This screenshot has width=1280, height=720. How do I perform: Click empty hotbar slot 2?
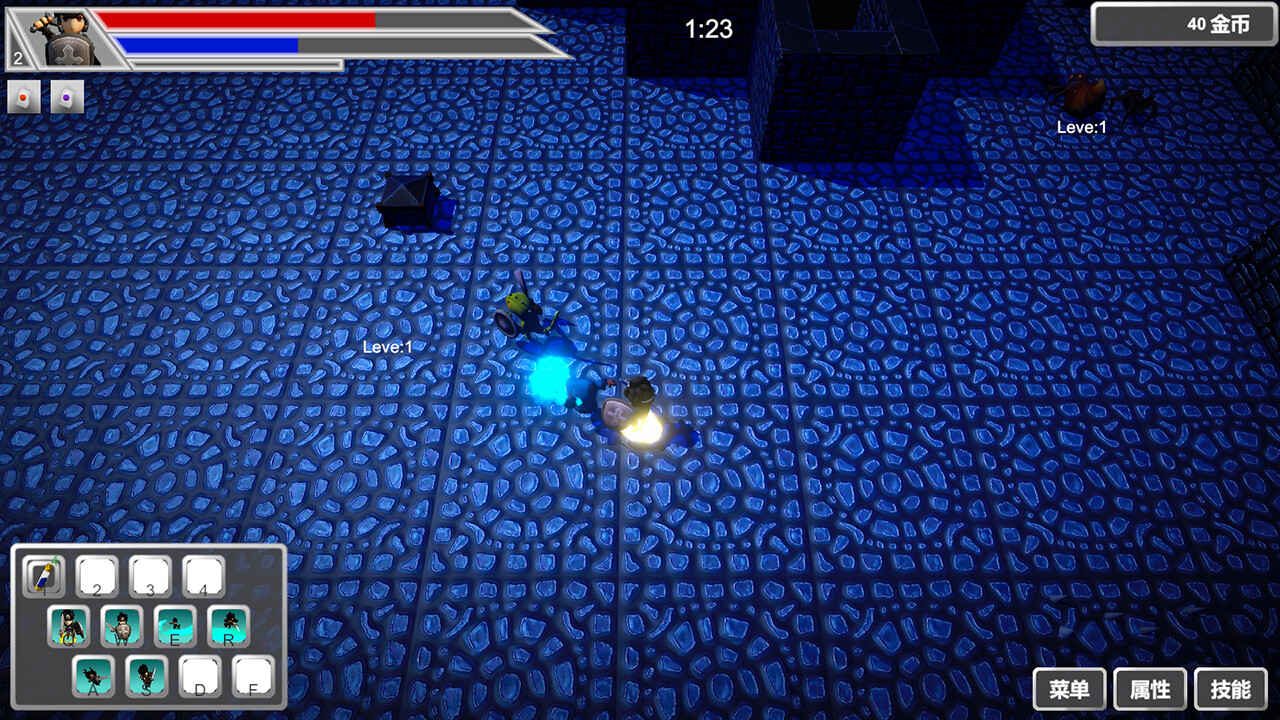click(97, 576)
